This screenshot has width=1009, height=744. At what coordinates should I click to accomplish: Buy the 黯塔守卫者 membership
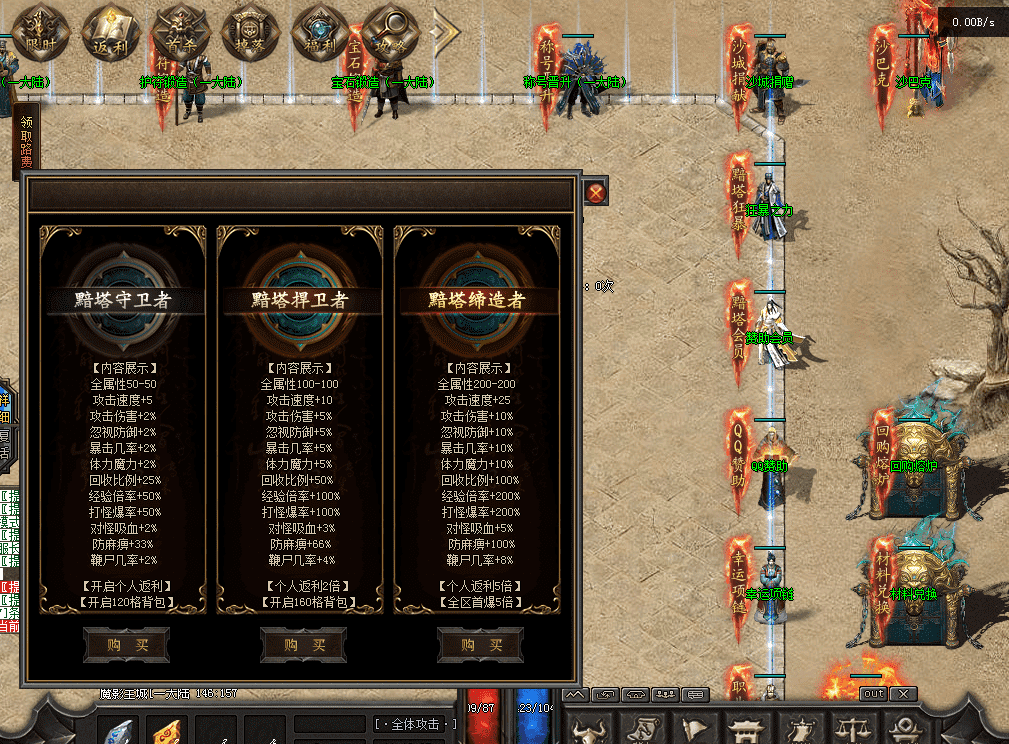tap(126, 646)
